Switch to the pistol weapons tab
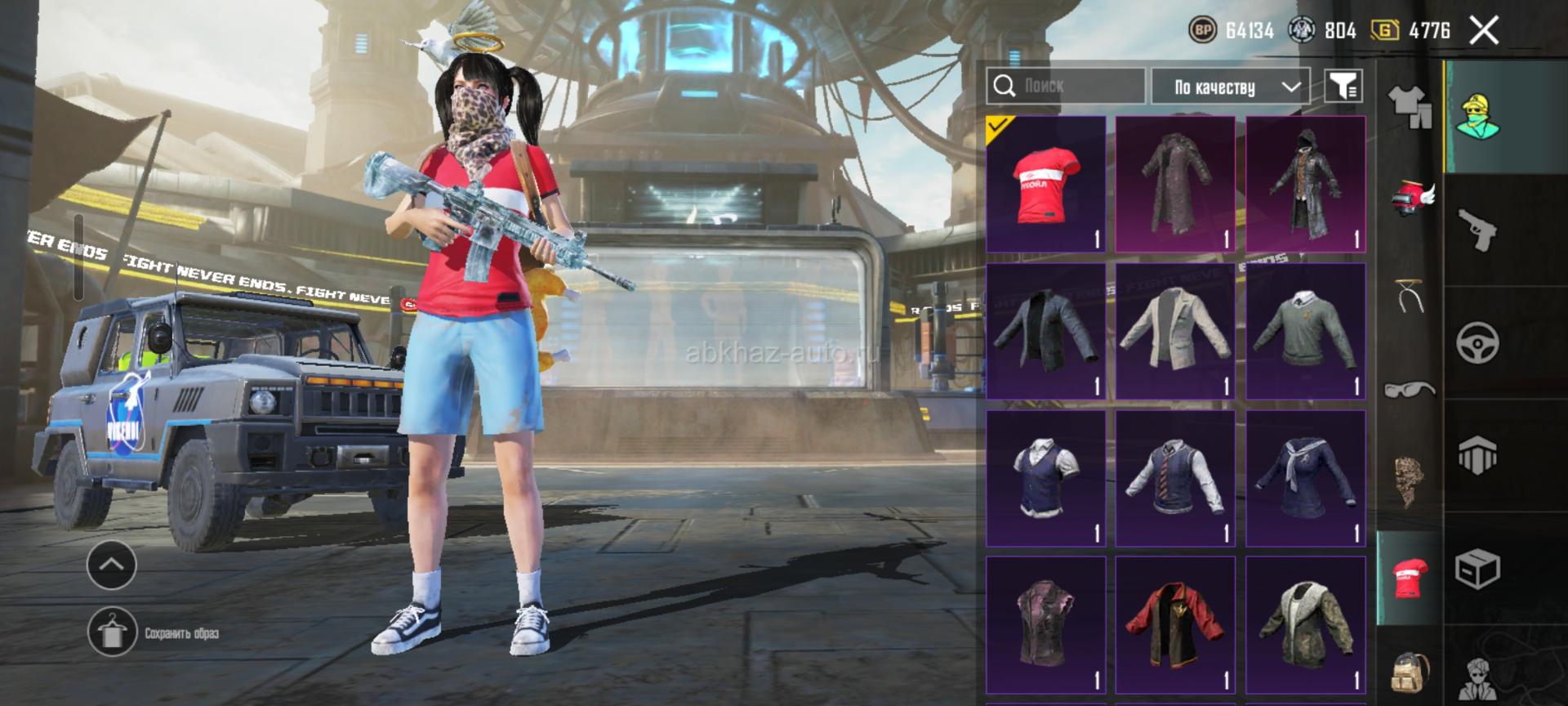This screenshot has width=1568, height=706. tap(1477, 230)
